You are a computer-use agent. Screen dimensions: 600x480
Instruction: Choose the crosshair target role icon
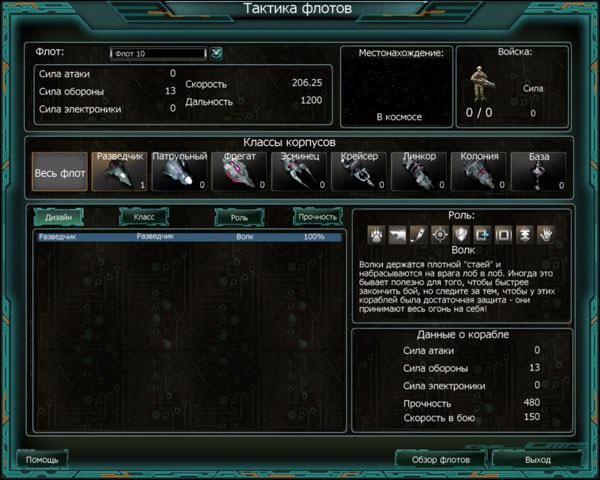coord(439,233)
